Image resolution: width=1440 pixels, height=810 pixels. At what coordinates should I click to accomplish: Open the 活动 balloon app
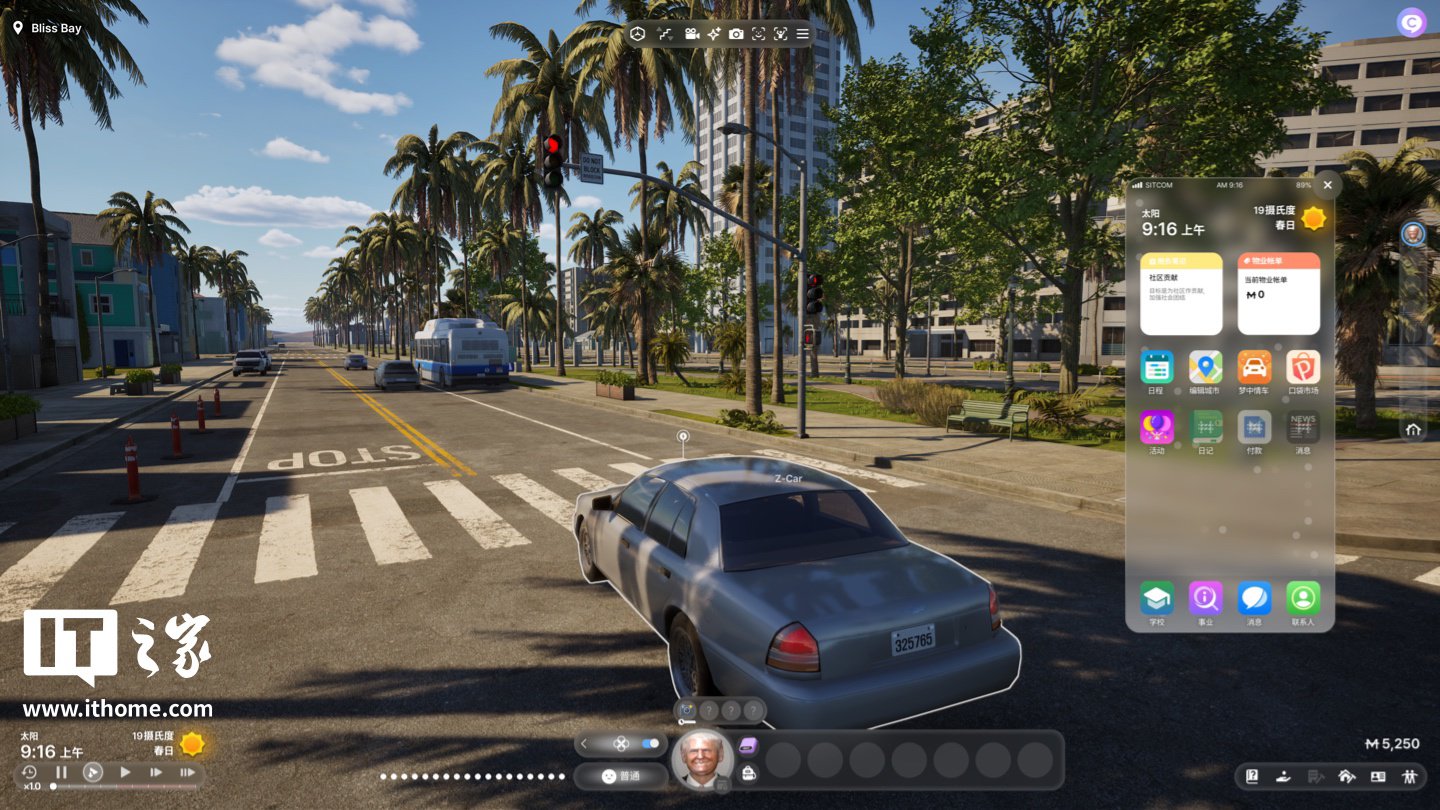[1157, 427]
